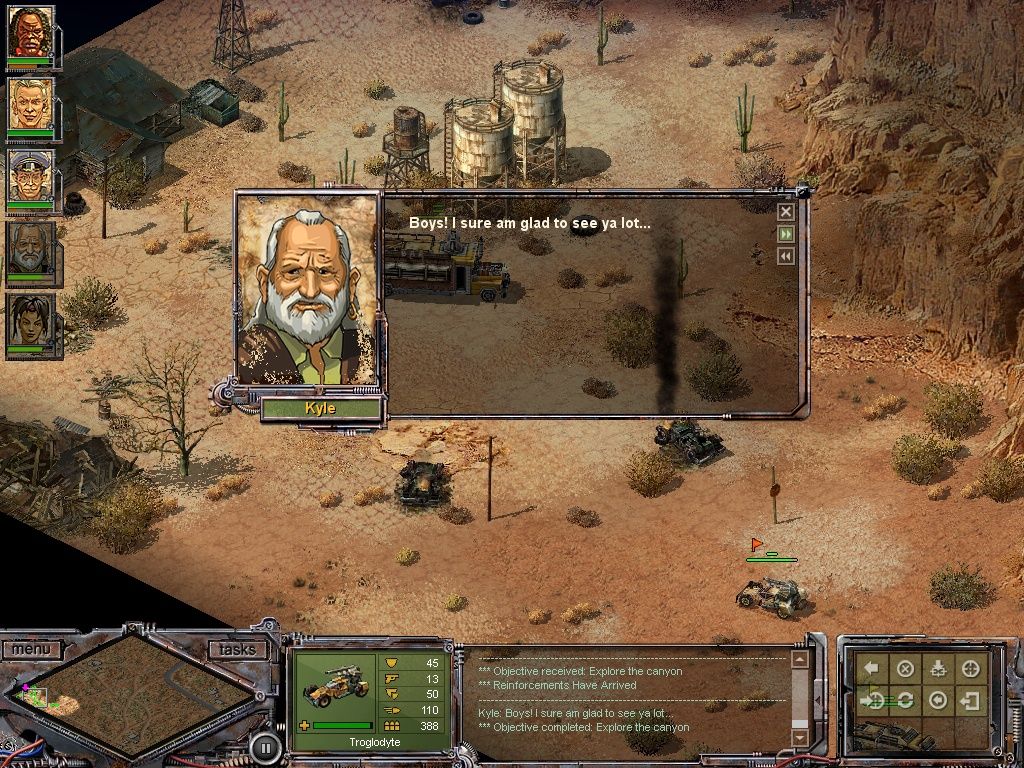Choose the capped officer hero portrait
Viewport: 1024px width, 768px height.
pyautogui.click(x=31, y=177)
